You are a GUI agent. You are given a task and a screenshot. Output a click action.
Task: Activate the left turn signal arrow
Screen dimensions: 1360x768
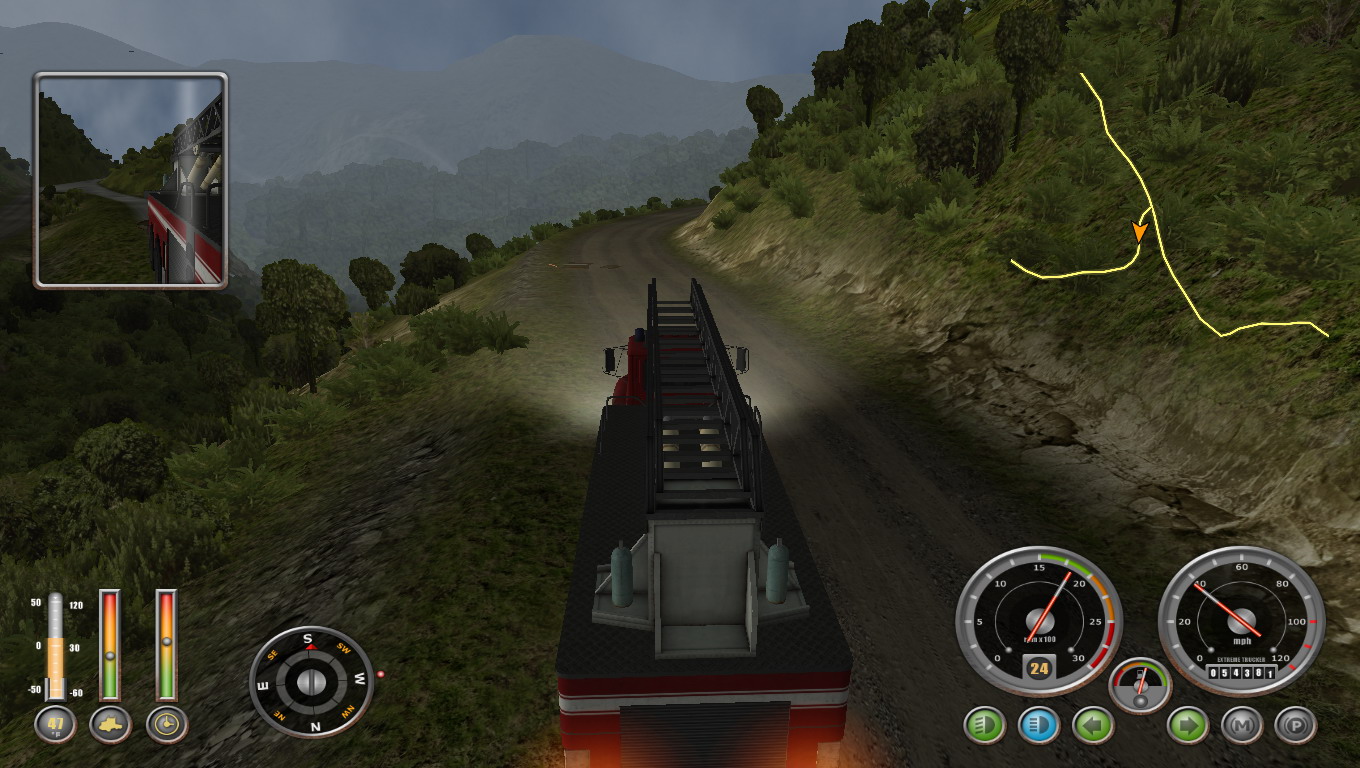(1093, 725)
